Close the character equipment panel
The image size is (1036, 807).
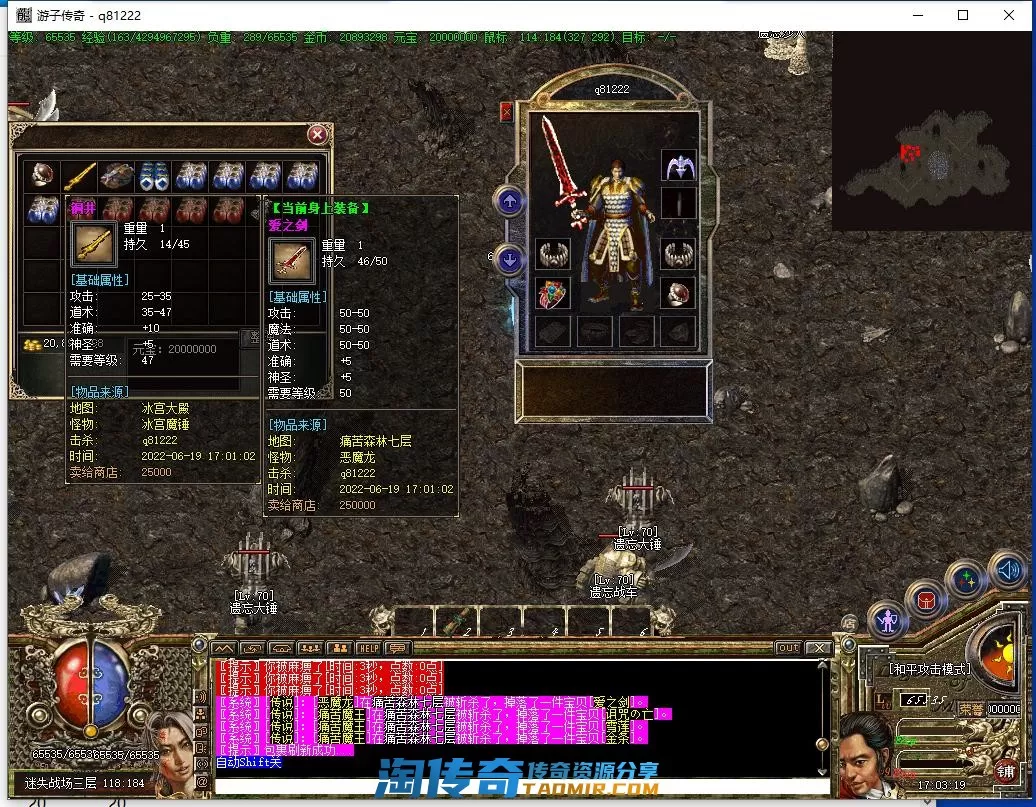[x=506, y=112]
